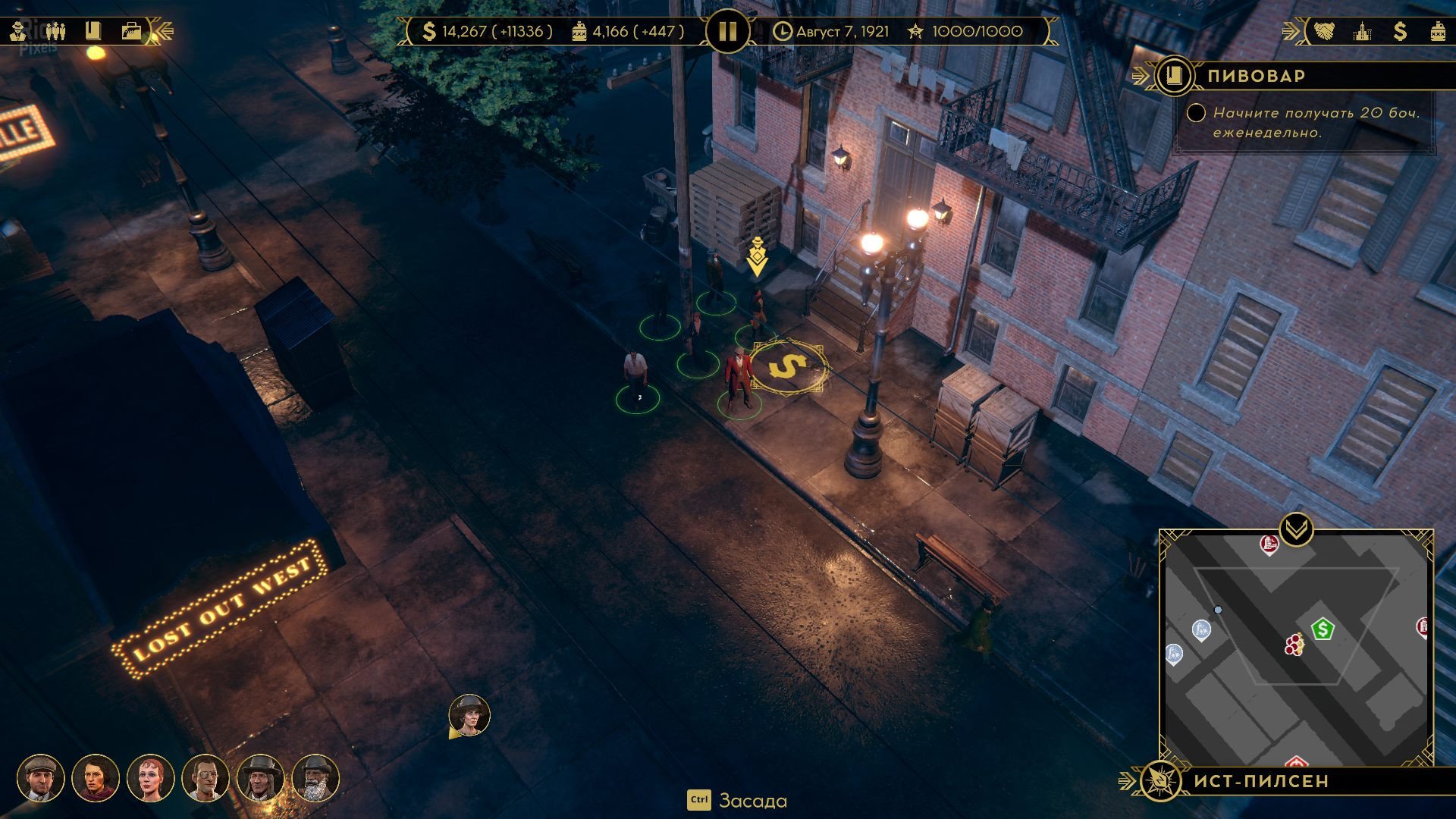Select the white-bearded man portrait
The image size is (1456, 819).
point(315,778)
